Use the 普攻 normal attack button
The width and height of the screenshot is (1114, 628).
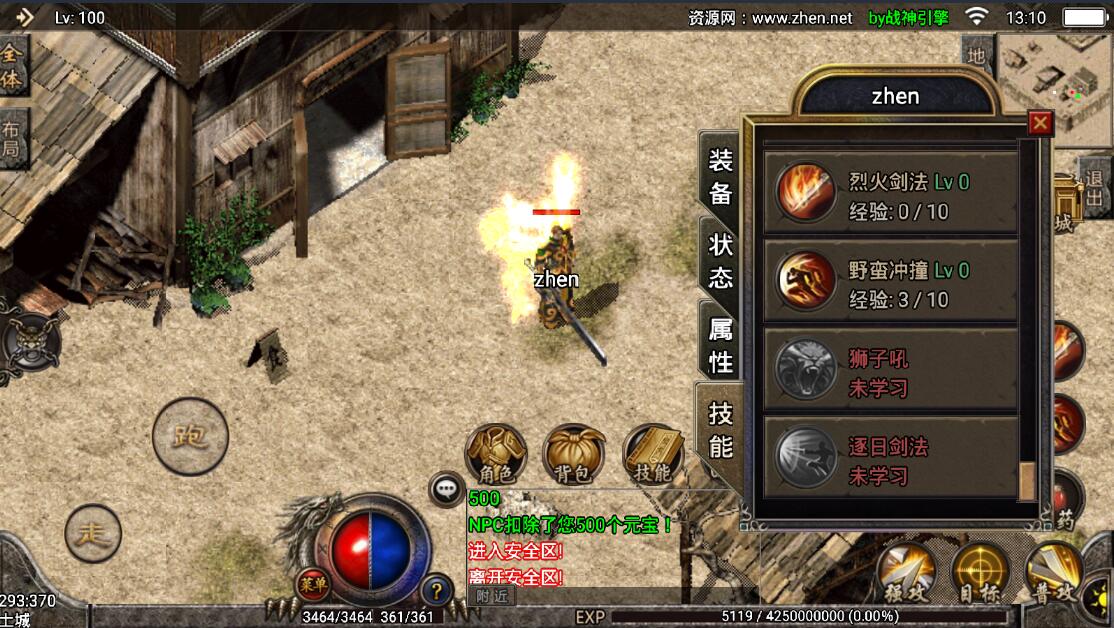tap(1055, 574)
